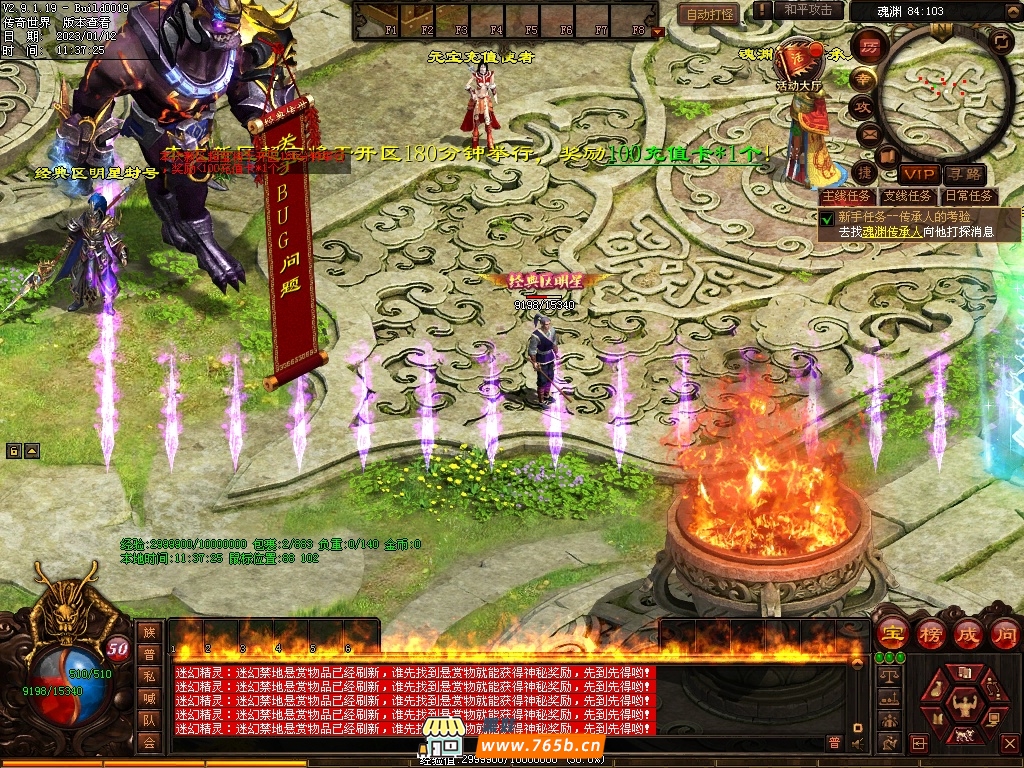Open the VIP panel

click(916, 174)
